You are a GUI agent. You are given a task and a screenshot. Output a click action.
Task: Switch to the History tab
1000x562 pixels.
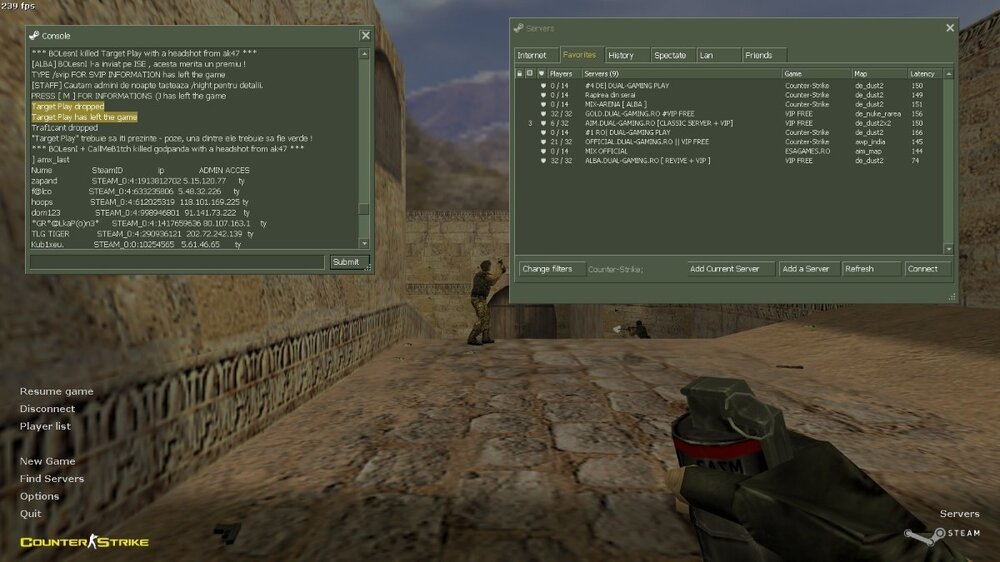(621, 55)
